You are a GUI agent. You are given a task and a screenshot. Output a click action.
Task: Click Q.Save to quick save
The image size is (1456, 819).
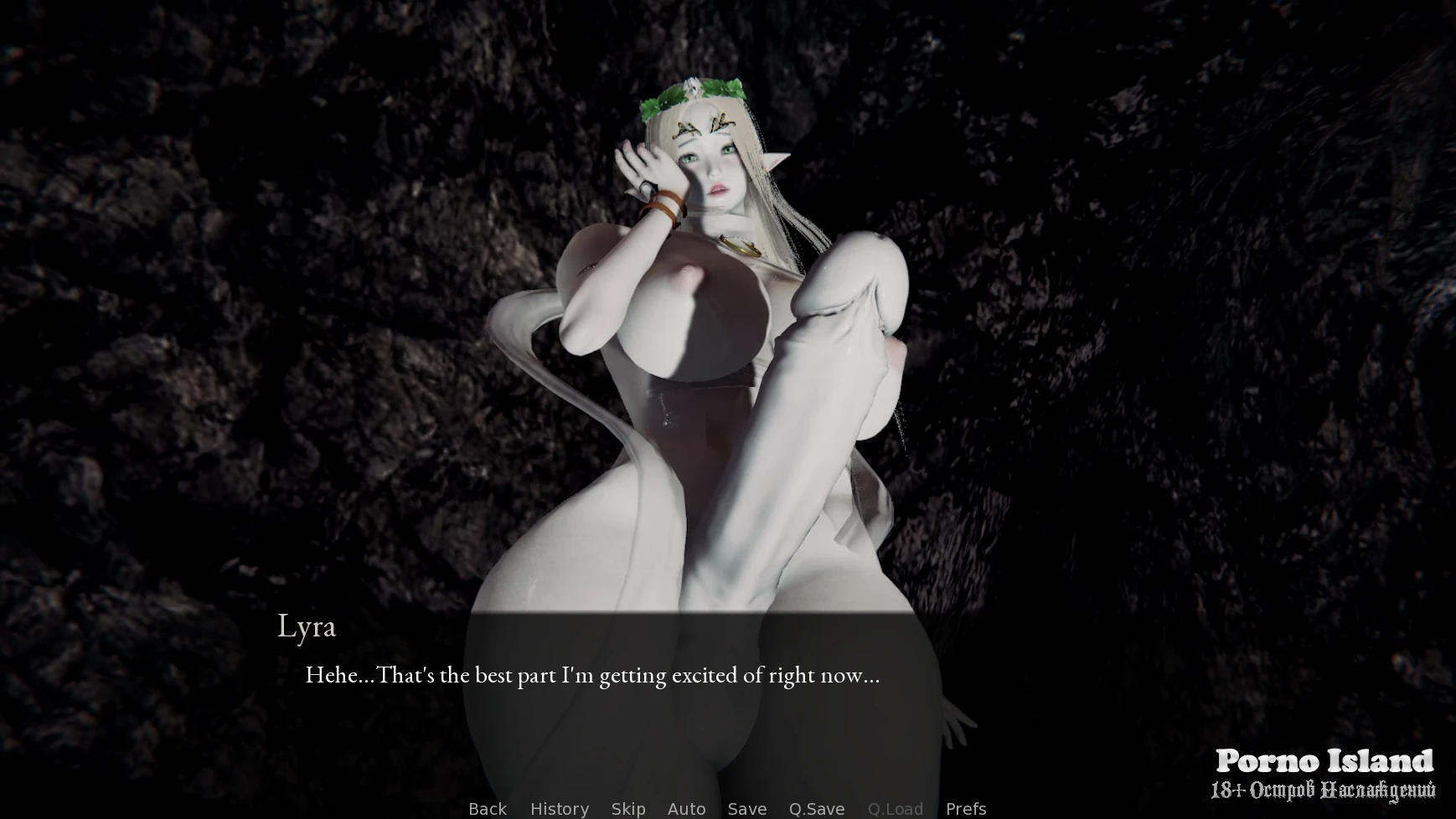(x=816, y=808)
